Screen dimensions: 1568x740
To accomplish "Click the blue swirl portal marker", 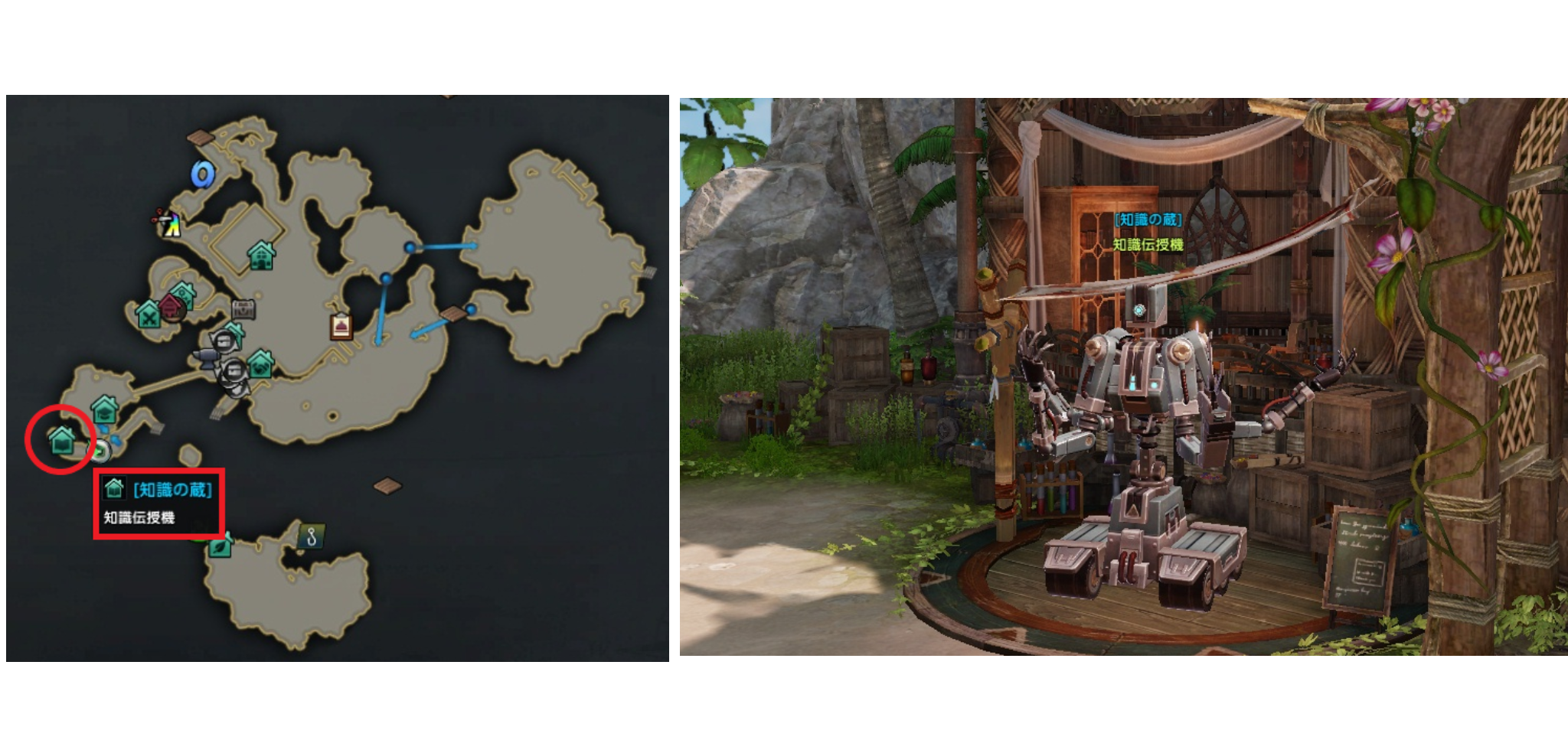I will tap(202, 175).
